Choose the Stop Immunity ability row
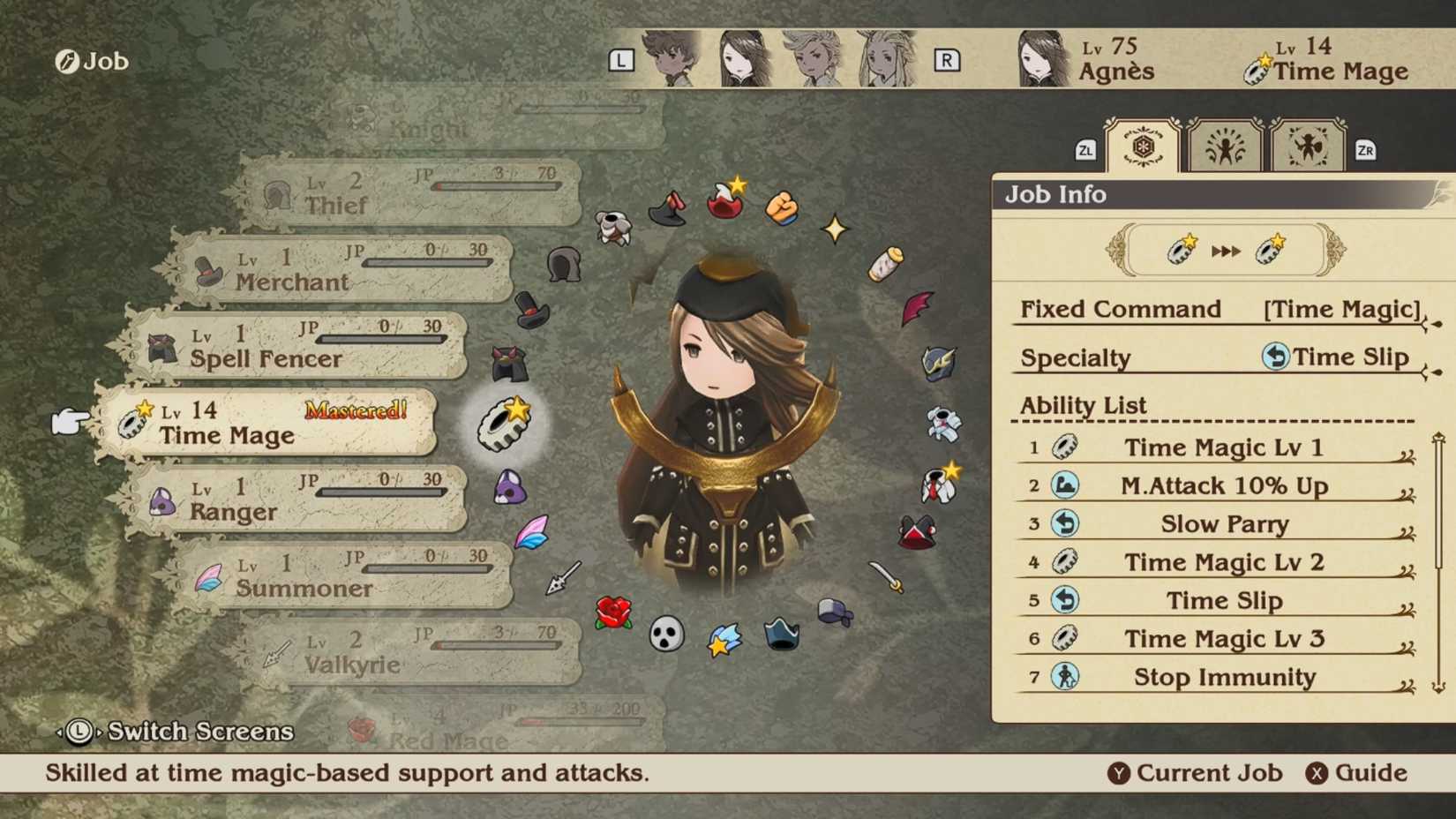This screenshot has width=1456, height=819. (1223, 677)
